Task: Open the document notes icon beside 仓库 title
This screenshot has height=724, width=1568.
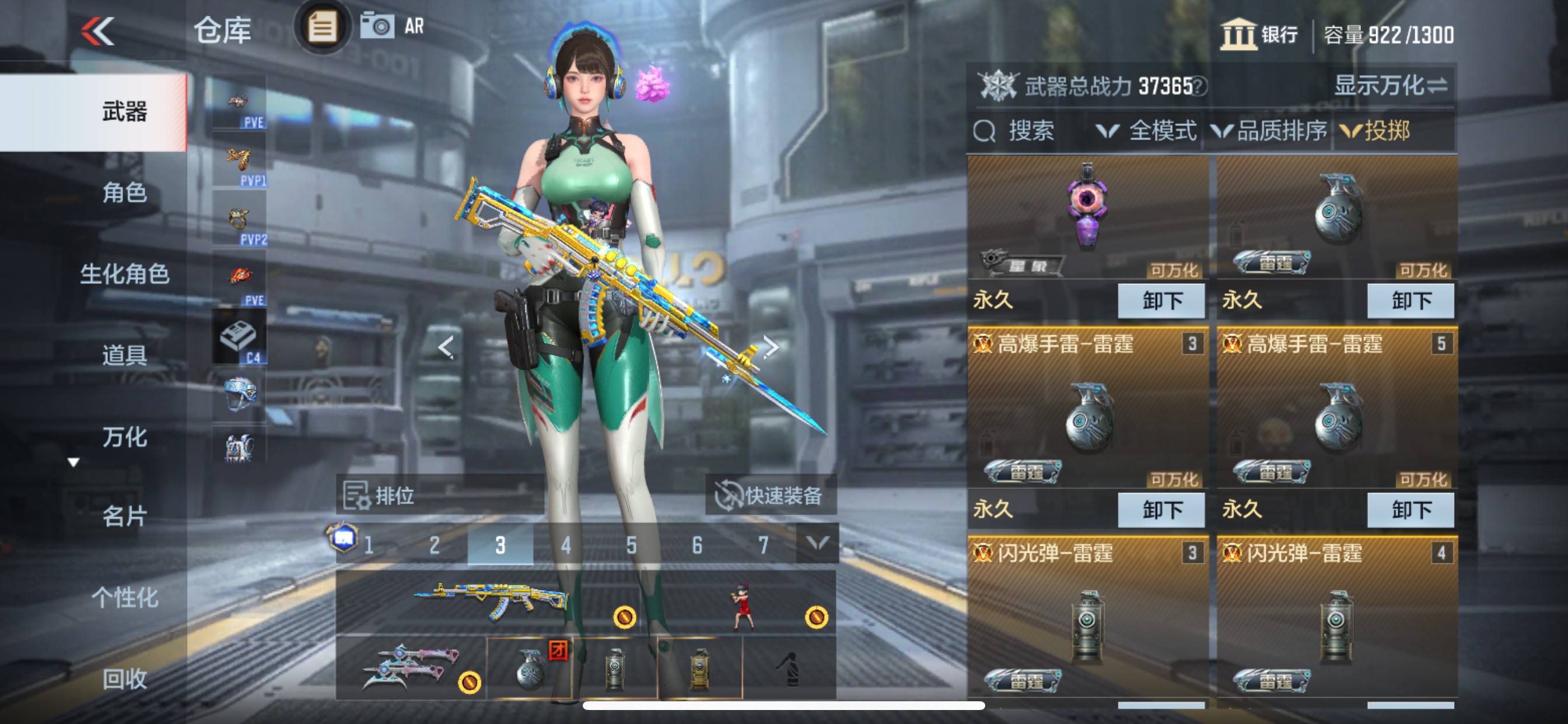Action: (x=321, y=27)
